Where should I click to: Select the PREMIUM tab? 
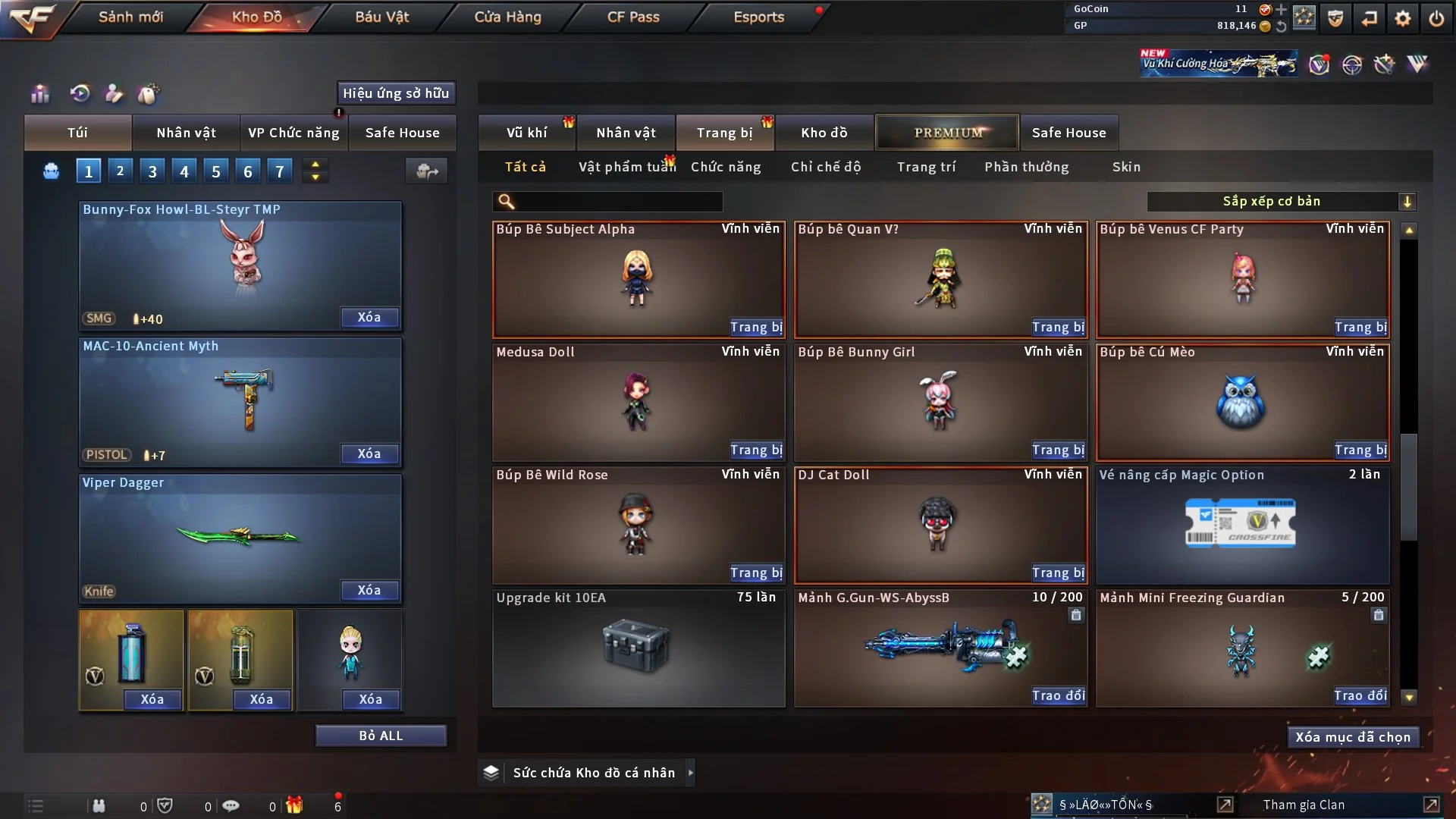(947, 133)
